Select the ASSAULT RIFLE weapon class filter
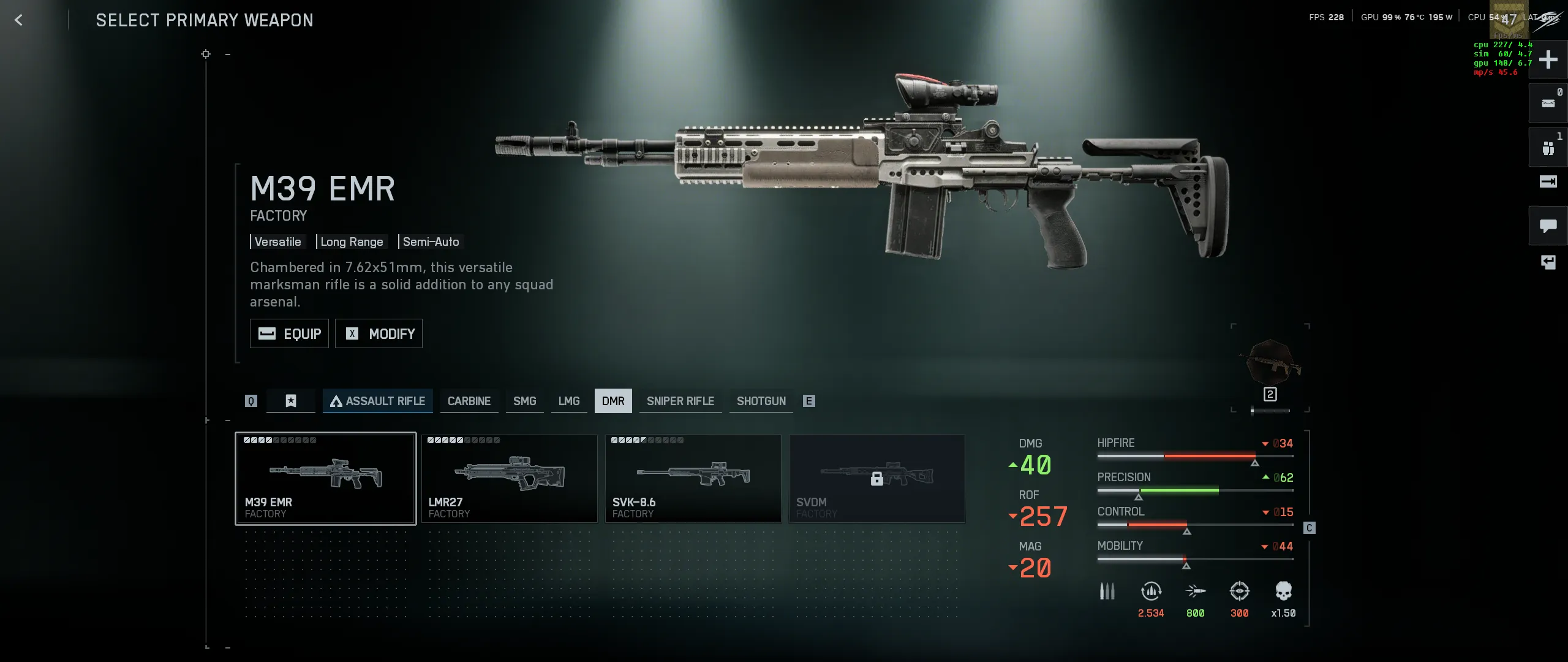This screenshot has width=1568, height=662. pos(378,401)
